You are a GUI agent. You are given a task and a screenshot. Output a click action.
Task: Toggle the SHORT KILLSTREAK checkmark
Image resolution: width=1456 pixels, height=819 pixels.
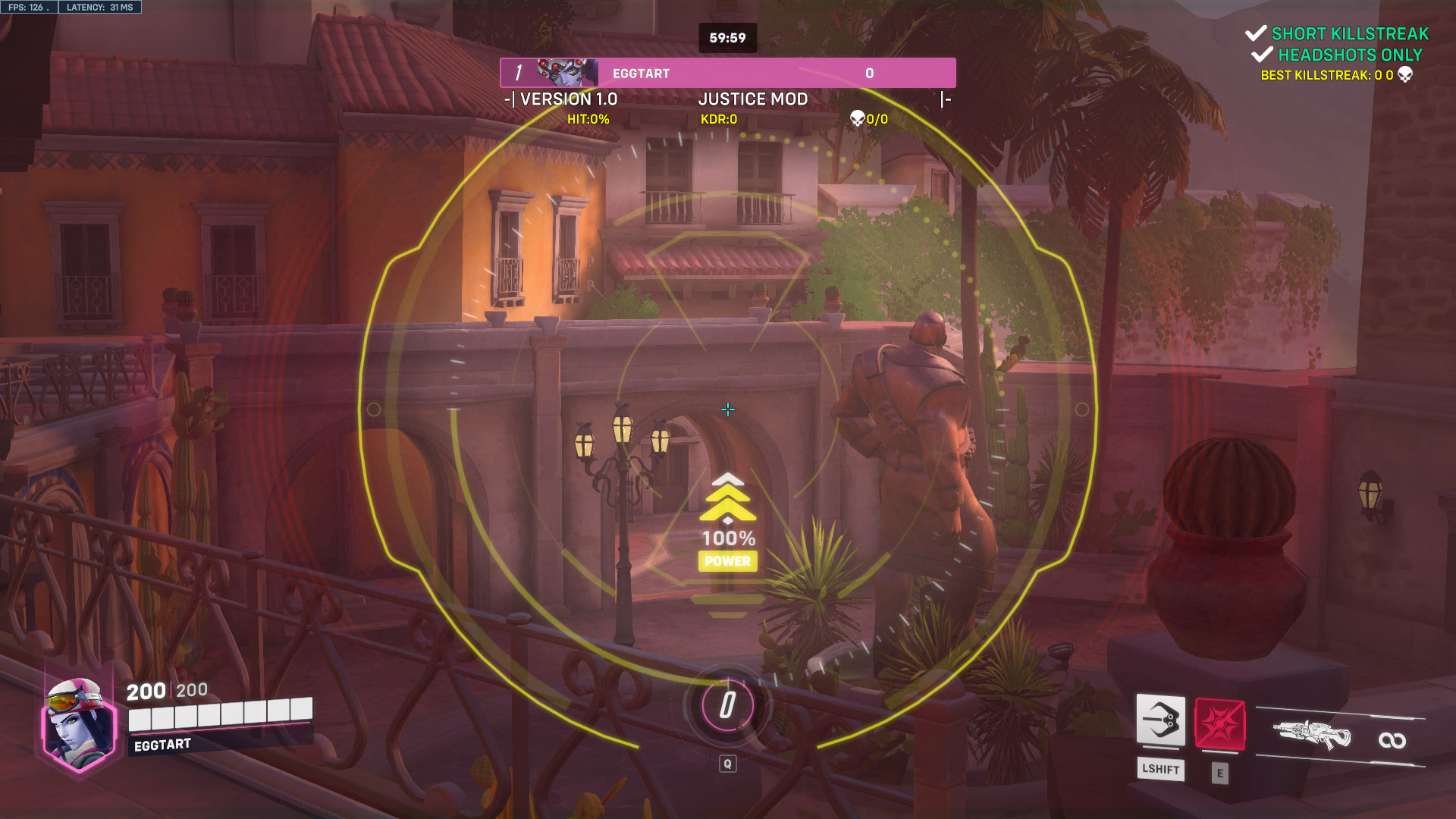pos(1255,33)
